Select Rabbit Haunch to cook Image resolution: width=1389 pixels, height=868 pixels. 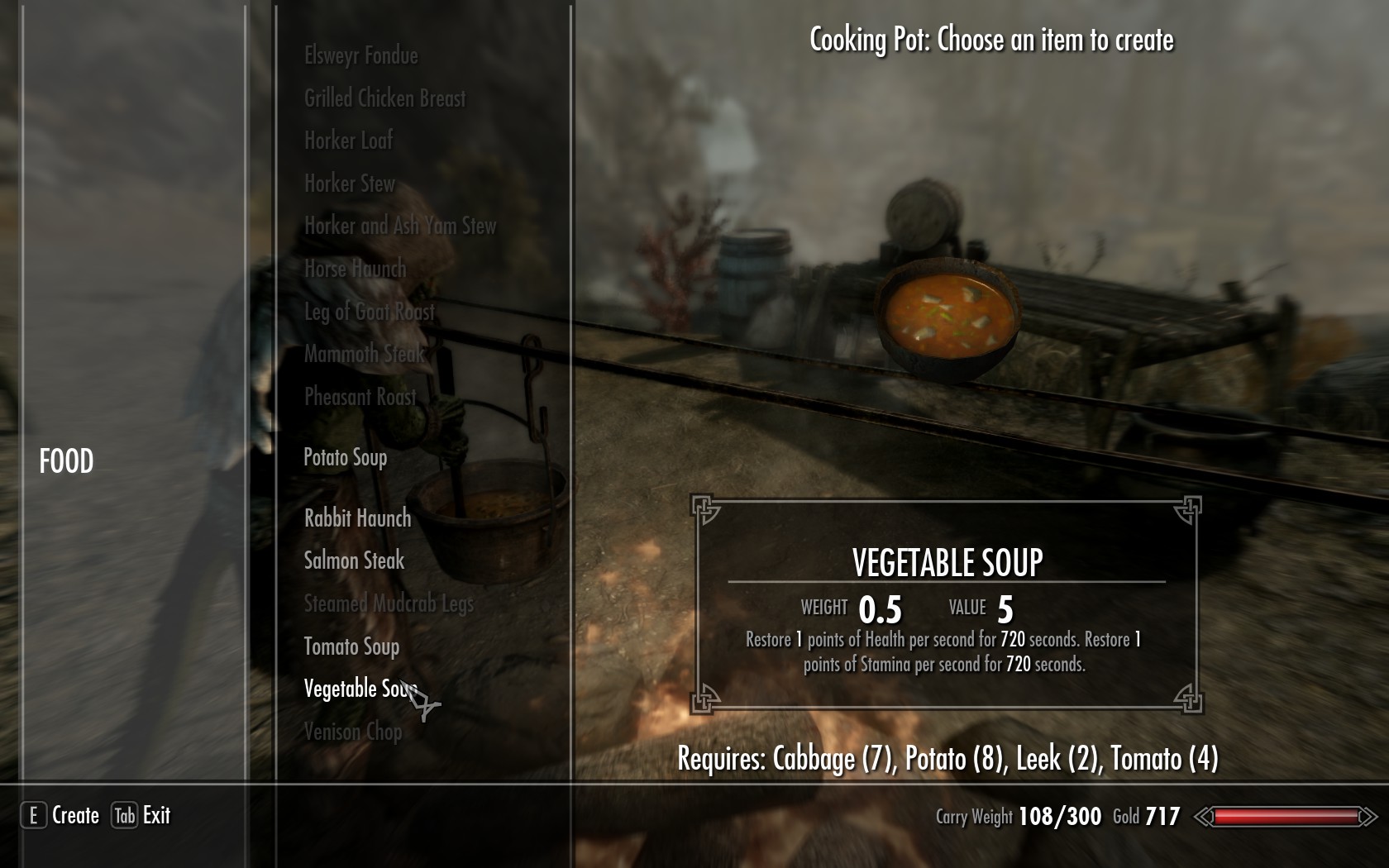click(x=357, y=518)
